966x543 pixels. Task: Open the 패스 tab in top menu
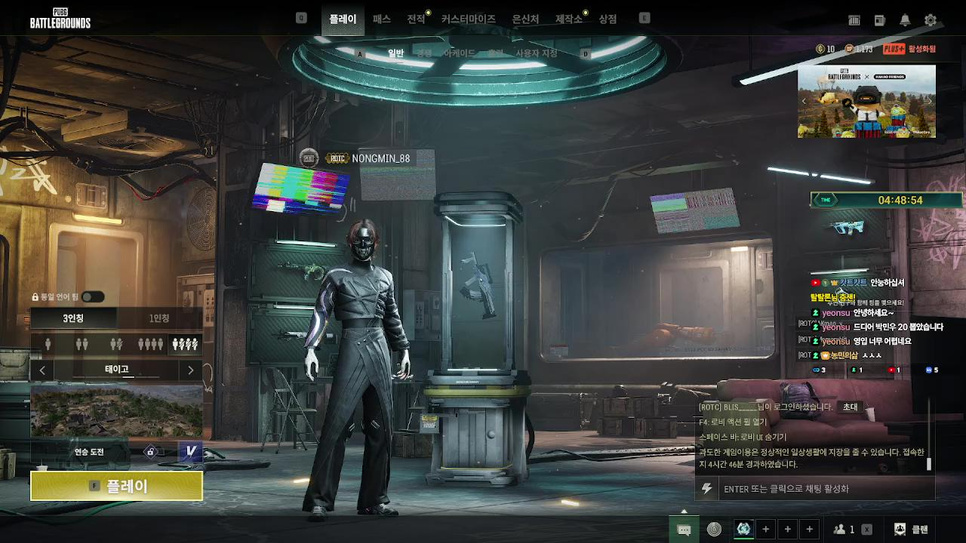(381, 19)
